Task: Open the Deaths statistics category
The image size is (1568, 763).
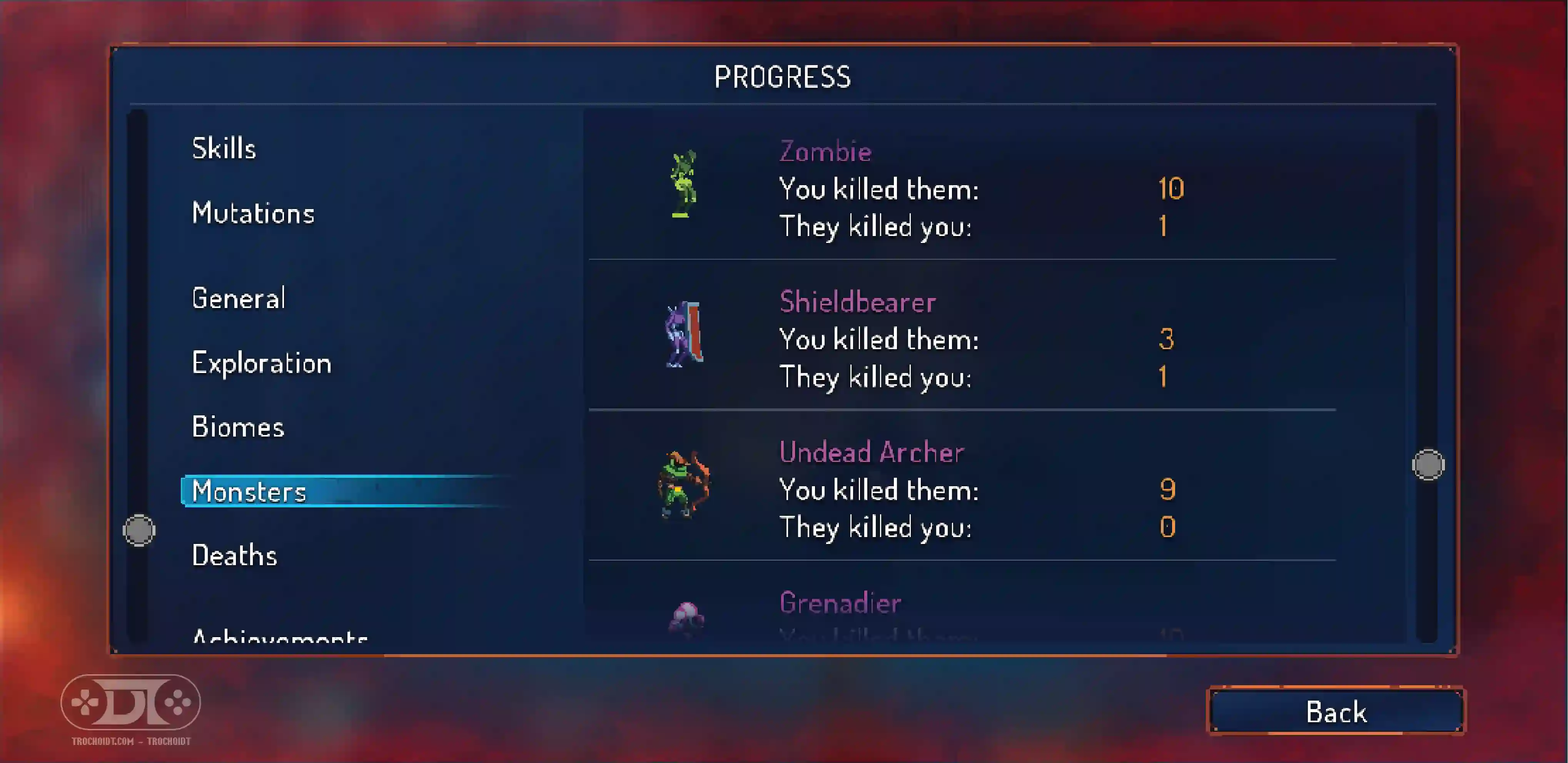Action: 234,556
